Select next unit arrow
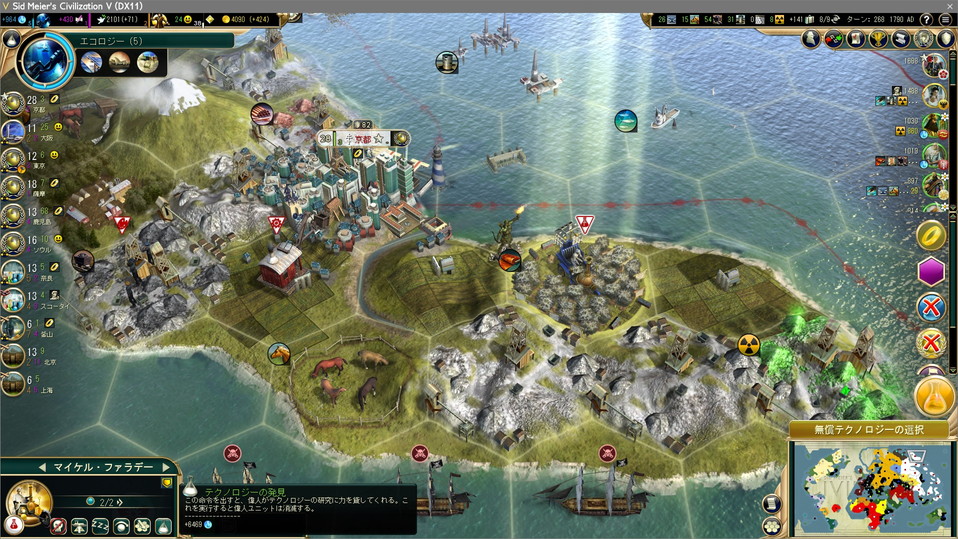This screenshot has height=539, width=958. pyautogui.click(x=166, y=467)
